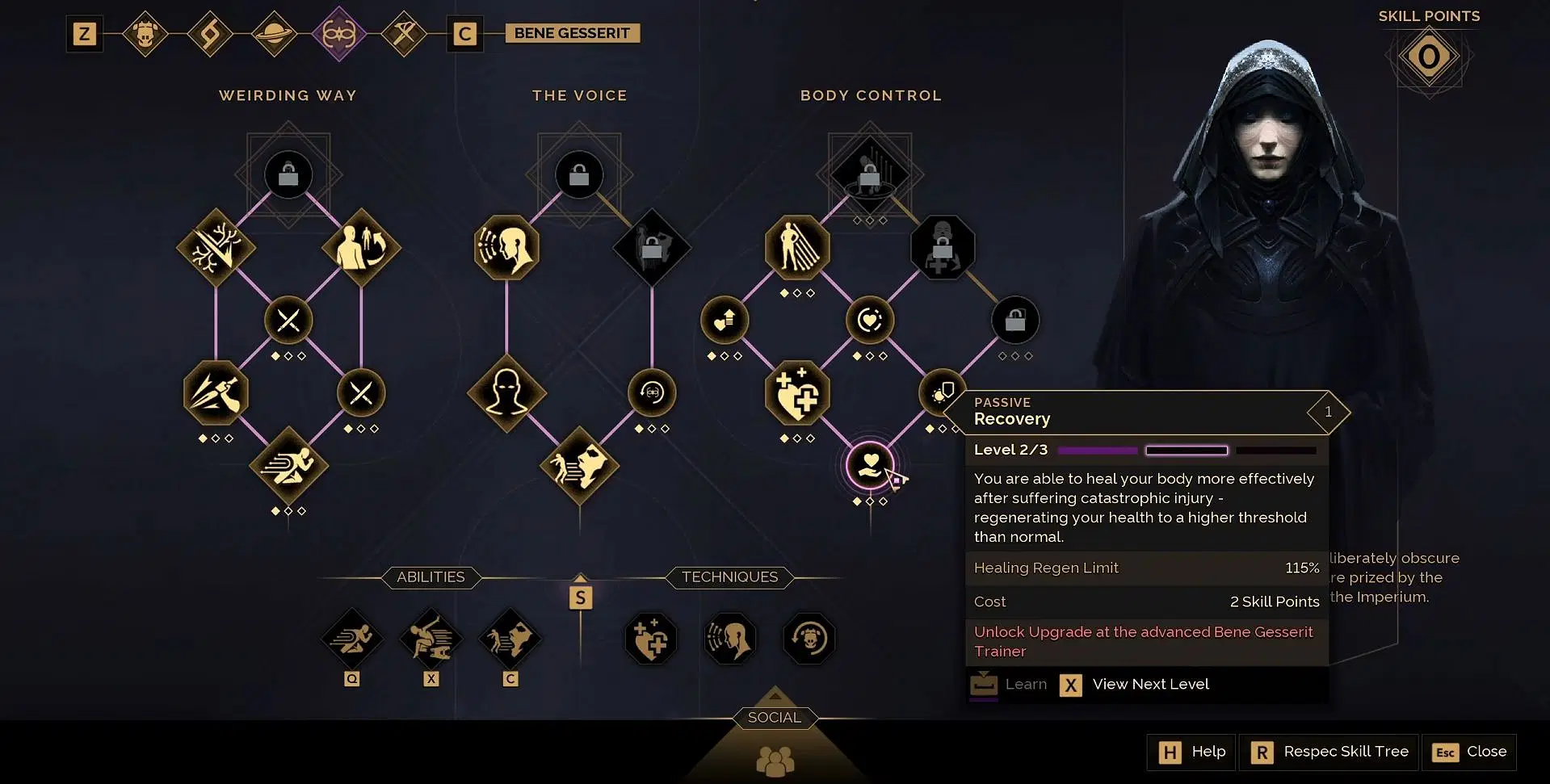
Task: Pick the shouting head Voice skill
Action: pos(506,247)
